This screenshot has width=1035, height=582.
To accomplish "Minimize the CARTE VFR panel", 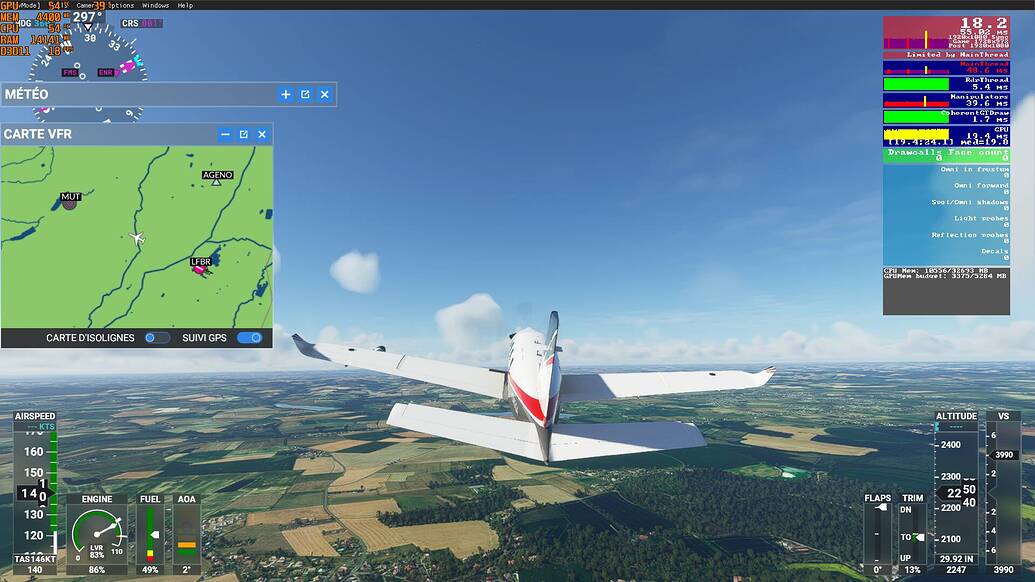I will [225, 134].
